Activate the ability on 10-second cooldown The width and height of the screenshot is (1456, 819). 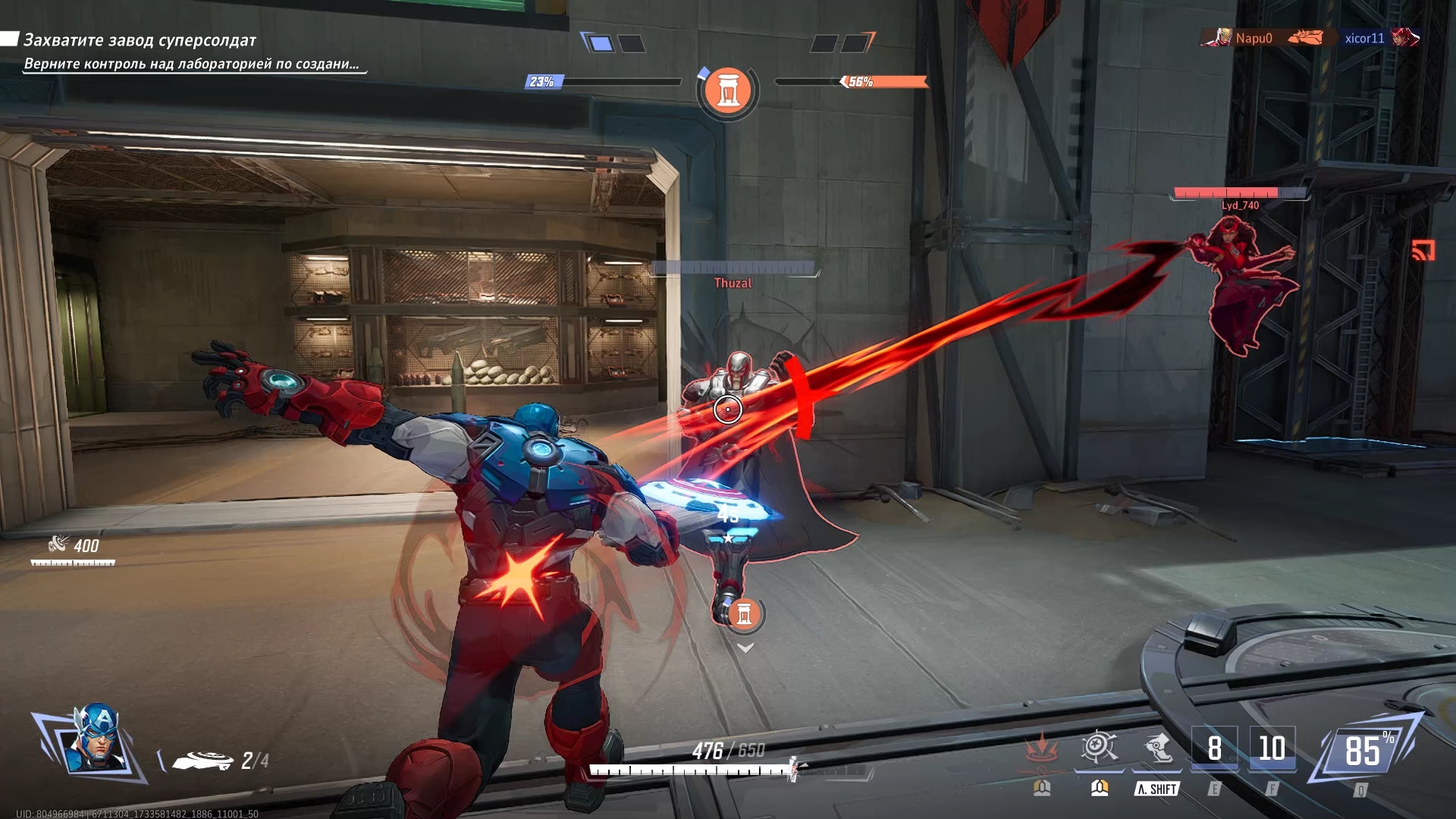(x=1272, y=748)
